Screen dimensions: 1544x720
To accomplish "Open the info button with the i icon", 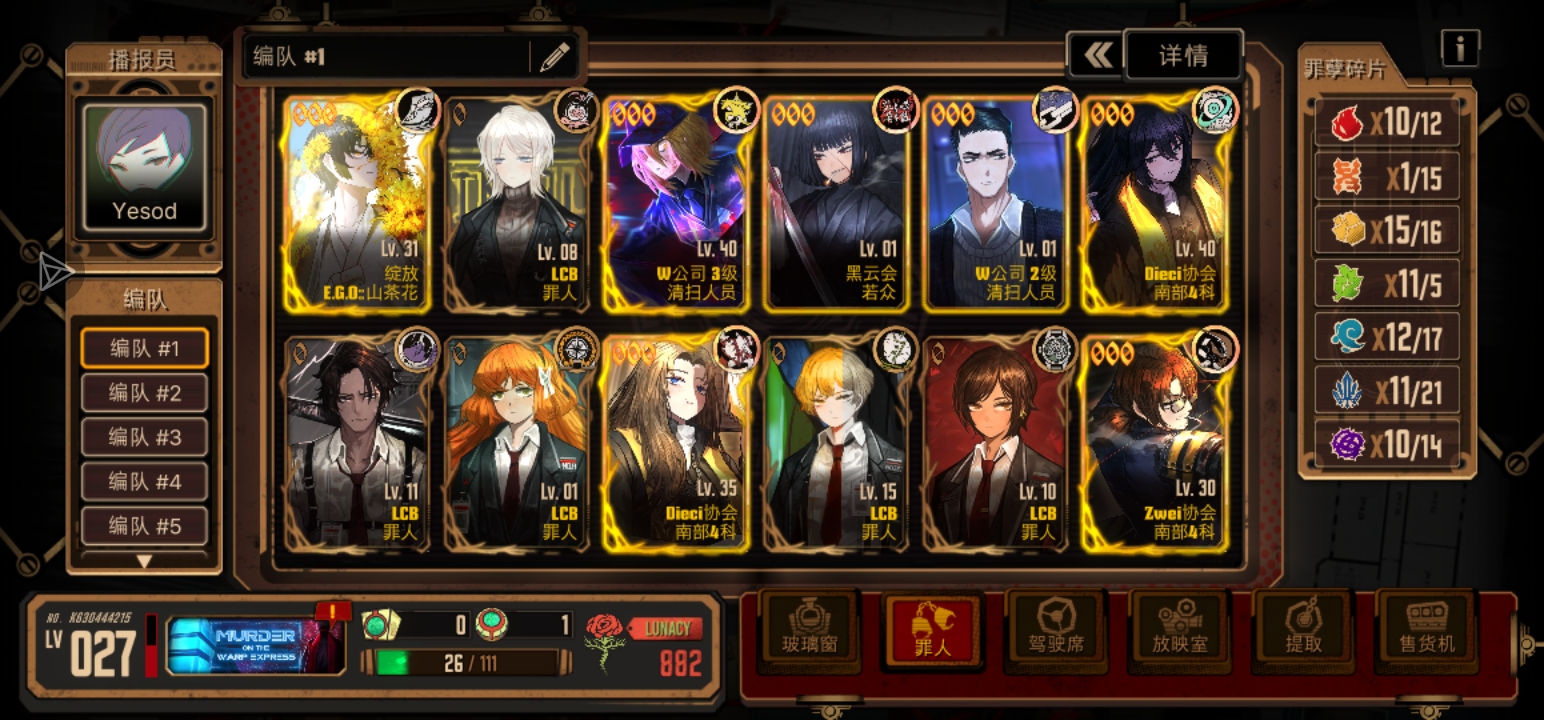I will (x=1460, y=47).
